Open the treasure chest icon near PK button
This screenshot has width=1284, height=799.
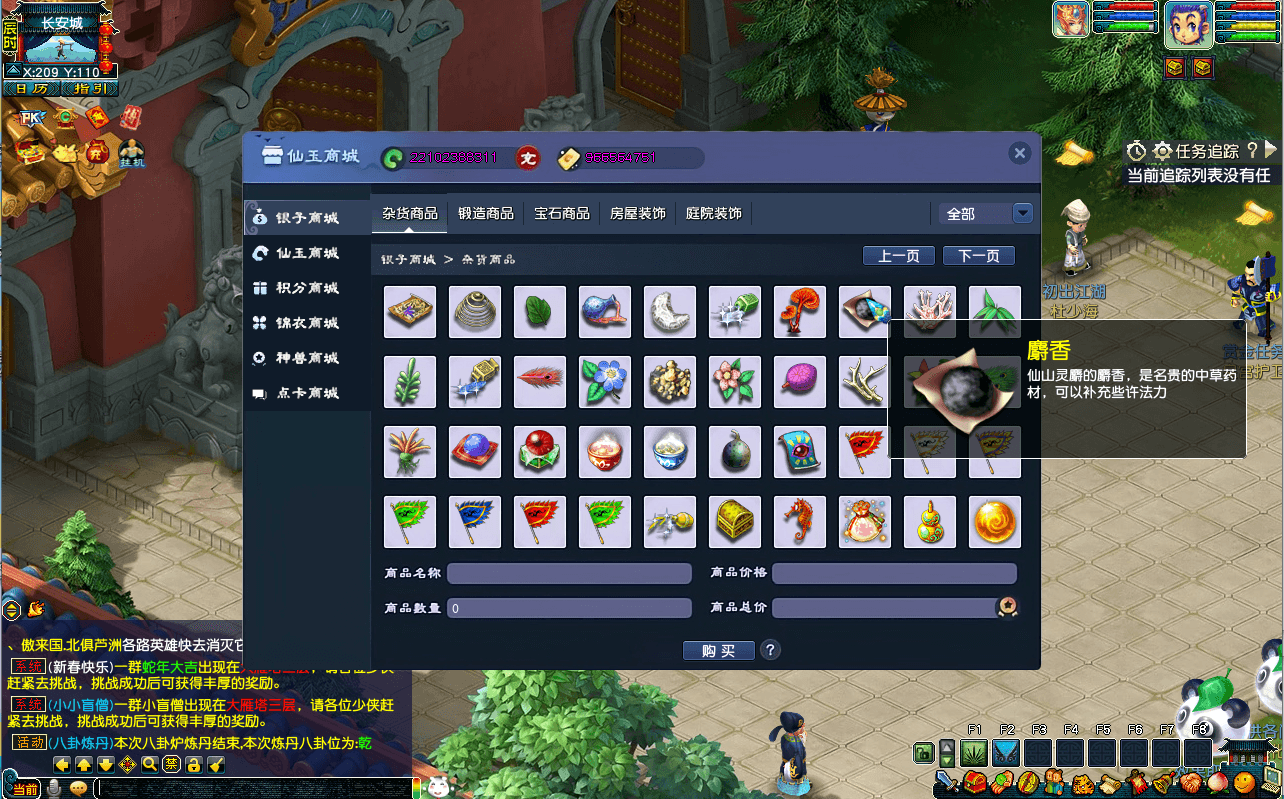tap(30, 151)
